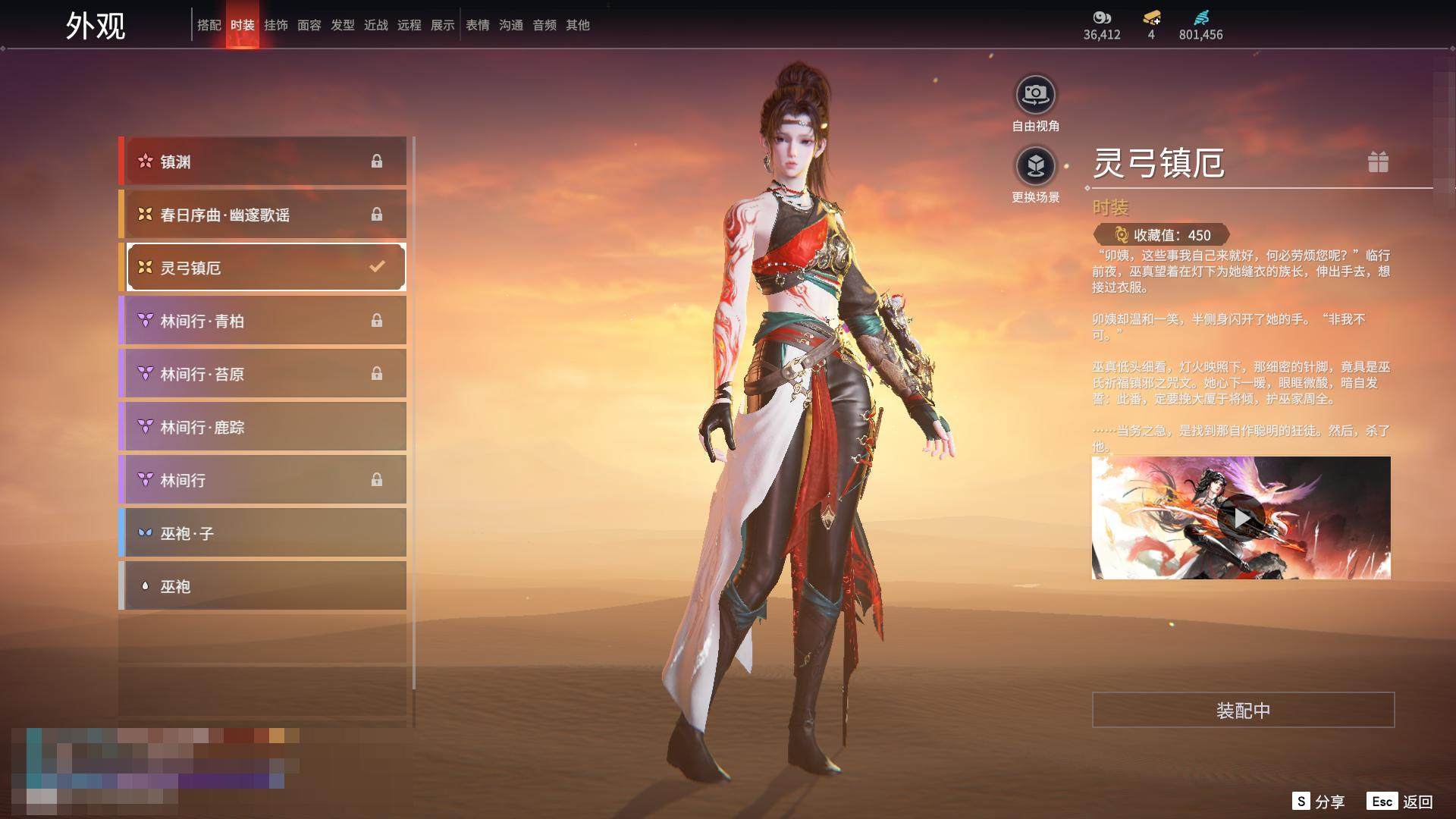
Task: Select the 面容 face tab
Action: pyautogui.click(x=309, y=25)
